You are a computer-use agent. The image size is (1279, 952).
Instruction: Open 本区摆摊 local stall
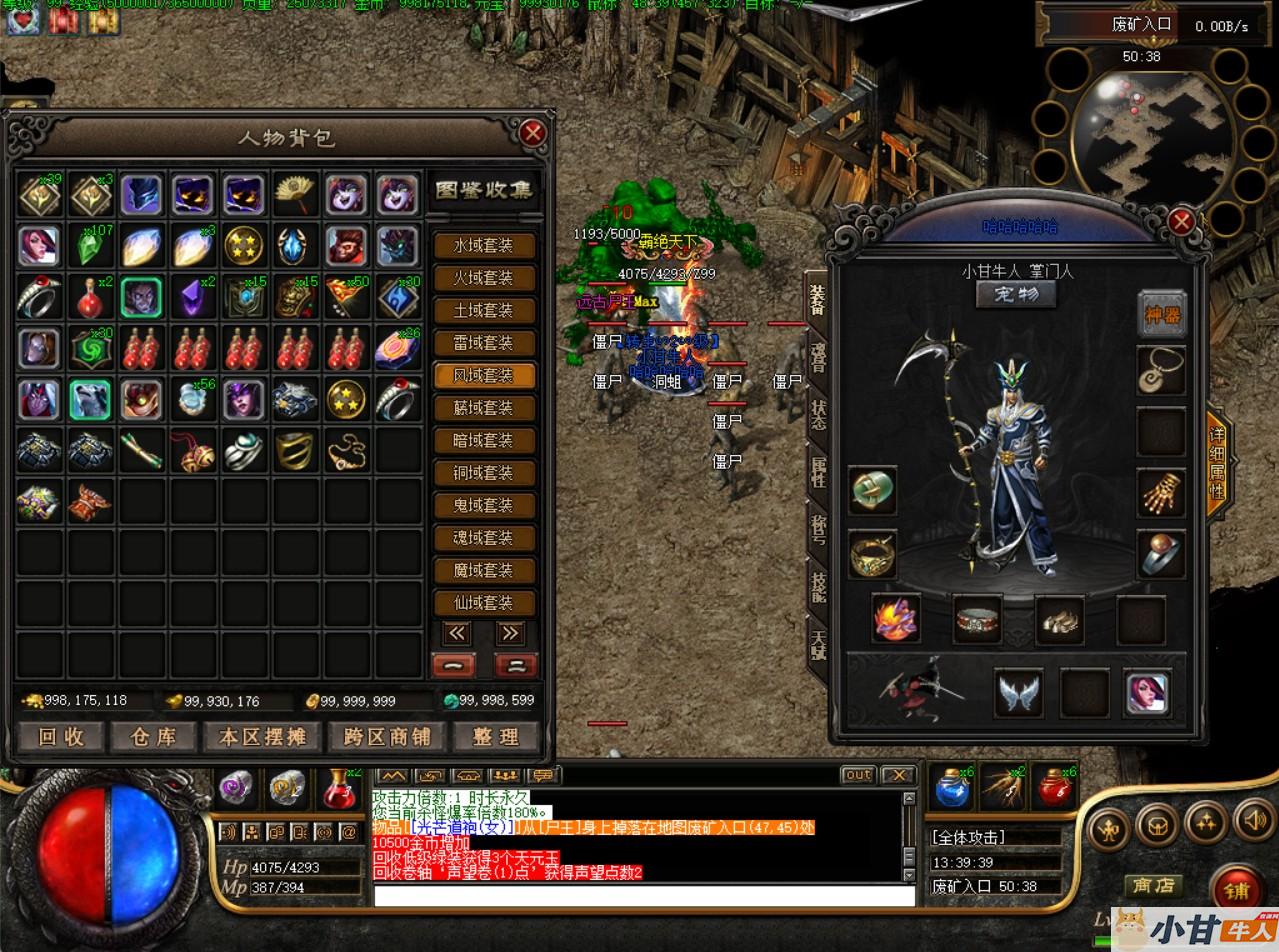[x=263, y=737]
